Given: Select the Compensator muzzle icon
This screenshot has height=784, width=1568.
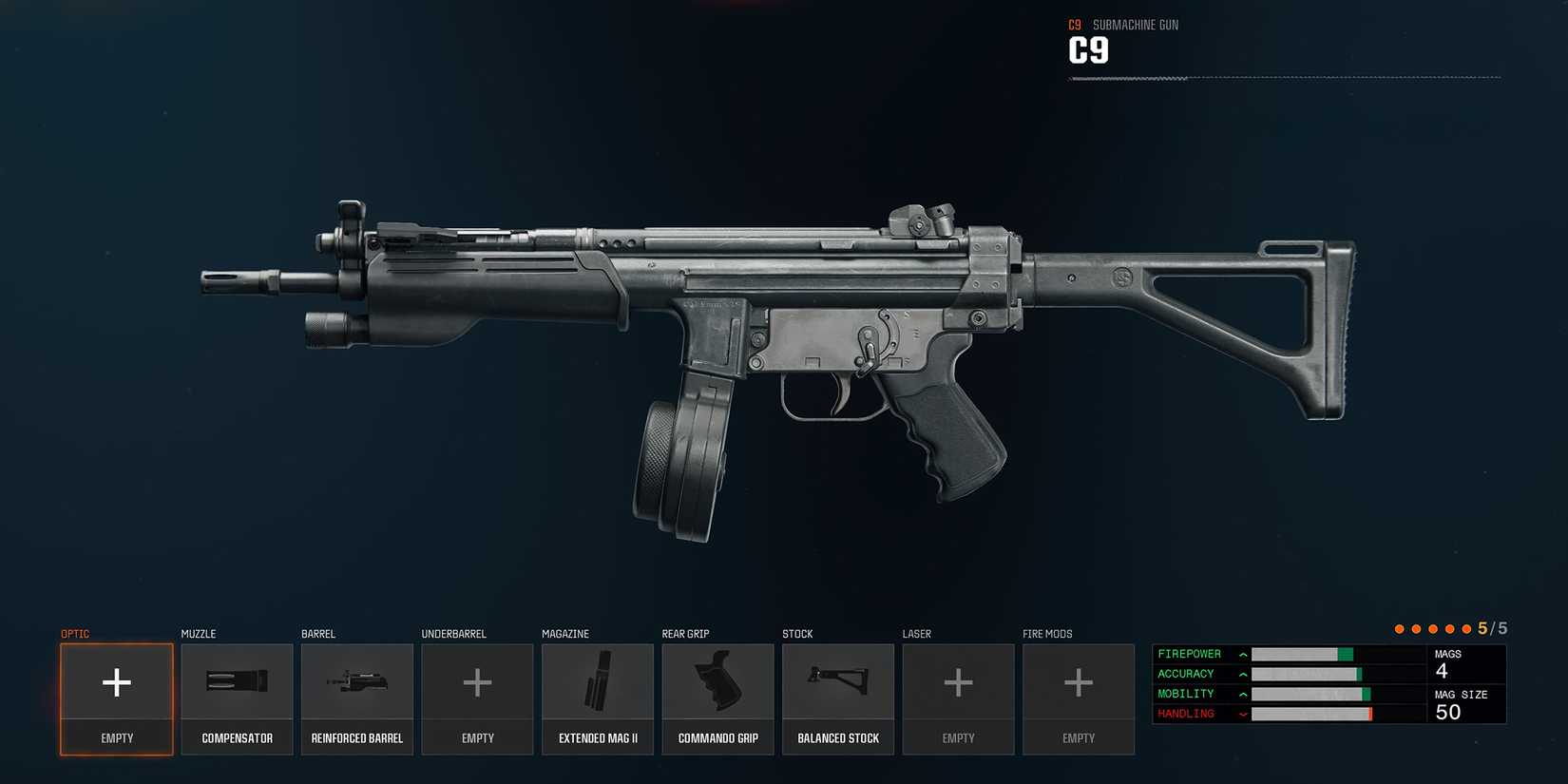Looking at the screenshot, I should point(237,682).
